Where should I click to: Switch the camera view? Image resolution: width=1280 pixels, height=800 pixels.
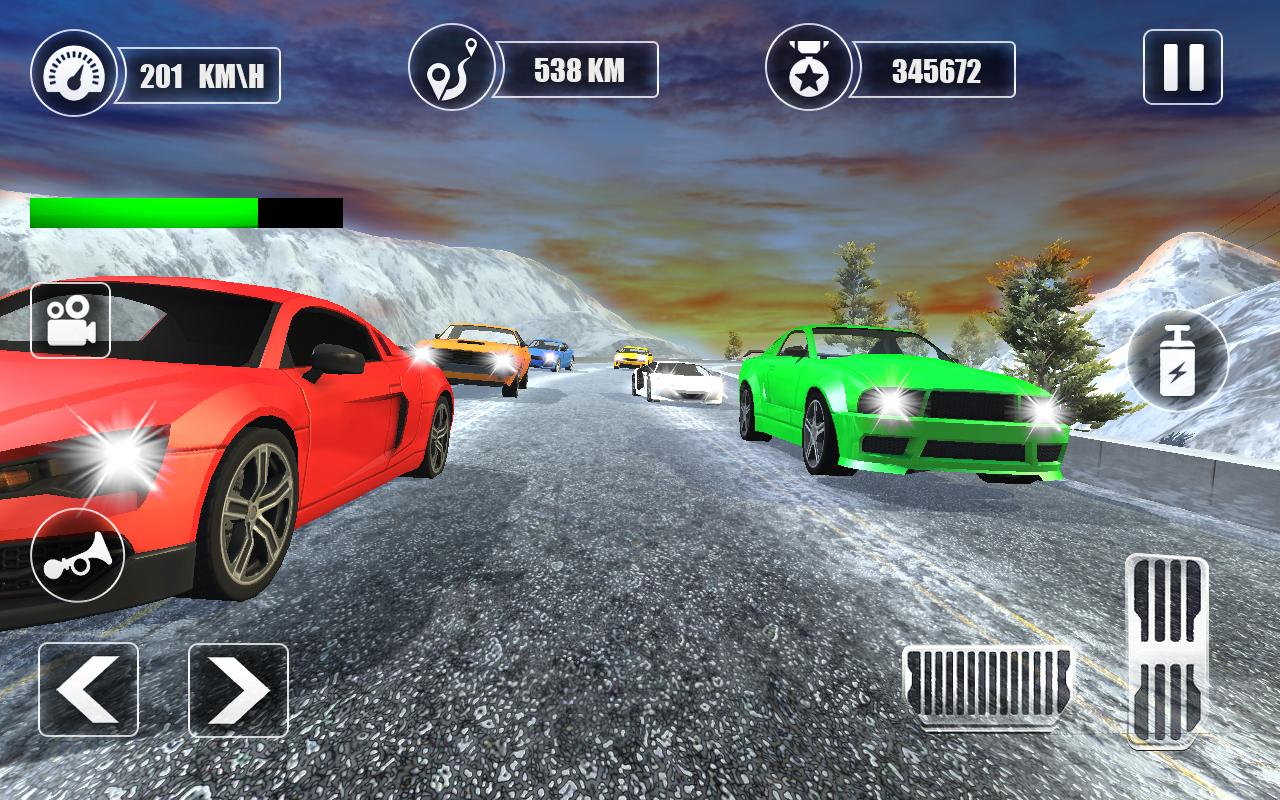click(70, 320)
